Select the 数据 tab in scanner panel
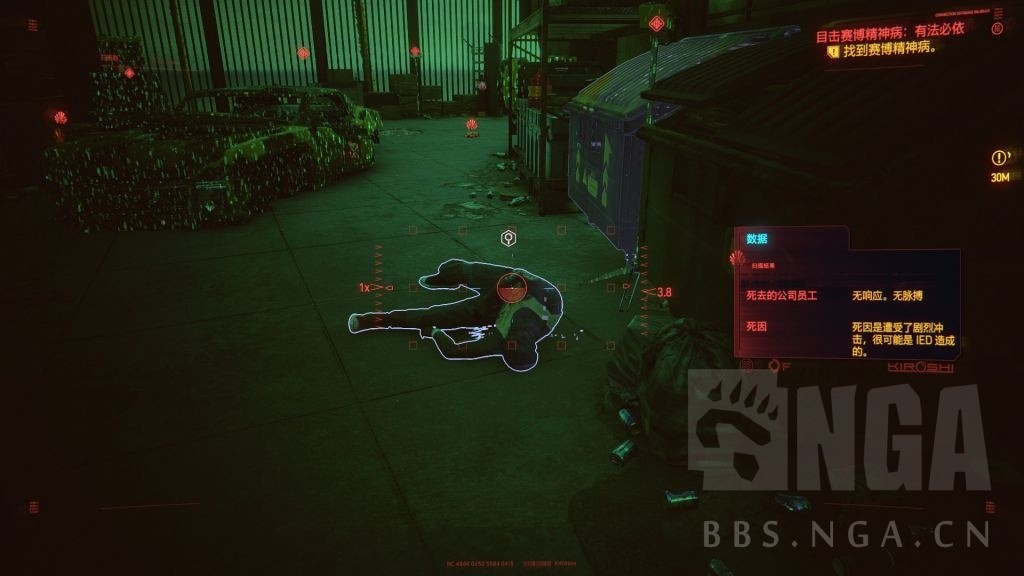1024x576 pixels. (757, 239)
